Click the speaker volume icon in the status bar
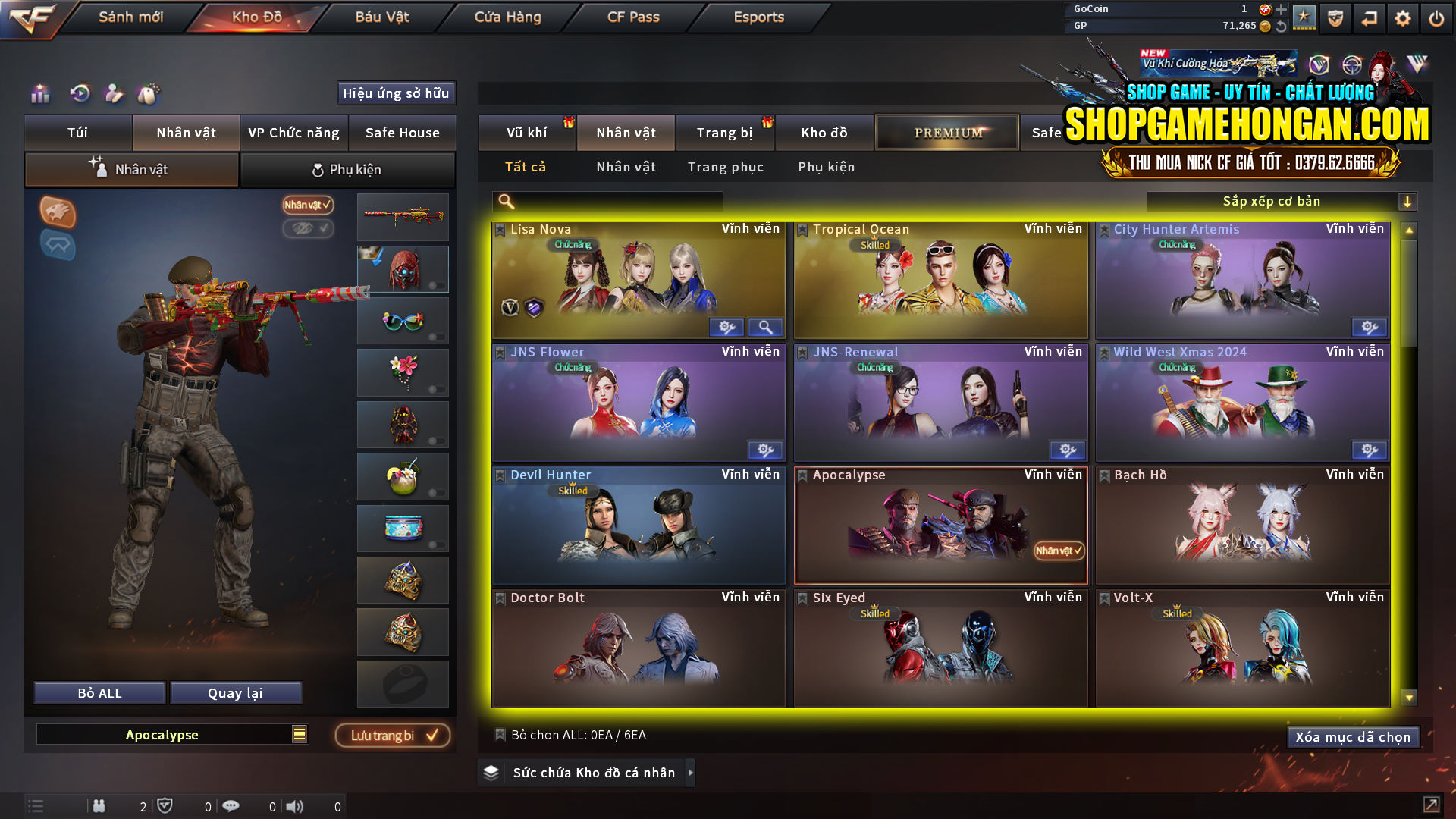The image size is (1456, 819). [x=292, y=806]
